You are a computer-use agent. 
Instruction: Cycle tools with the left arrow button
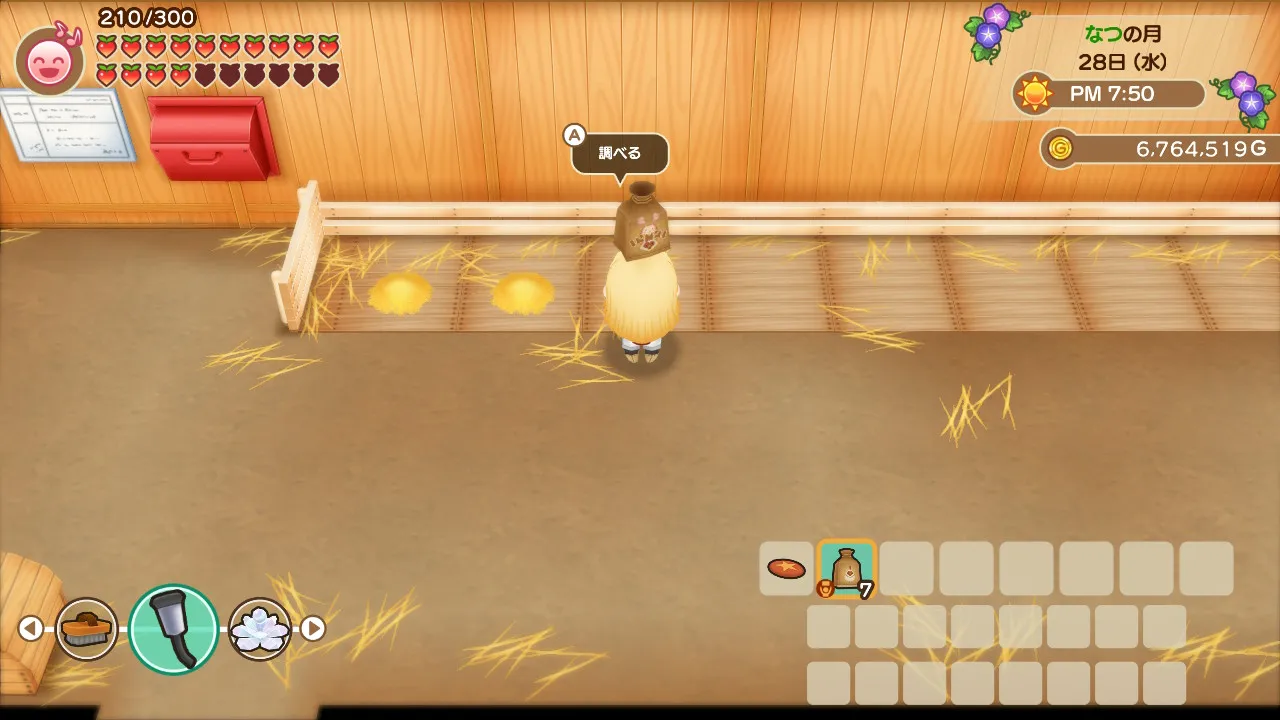[31, 628]
